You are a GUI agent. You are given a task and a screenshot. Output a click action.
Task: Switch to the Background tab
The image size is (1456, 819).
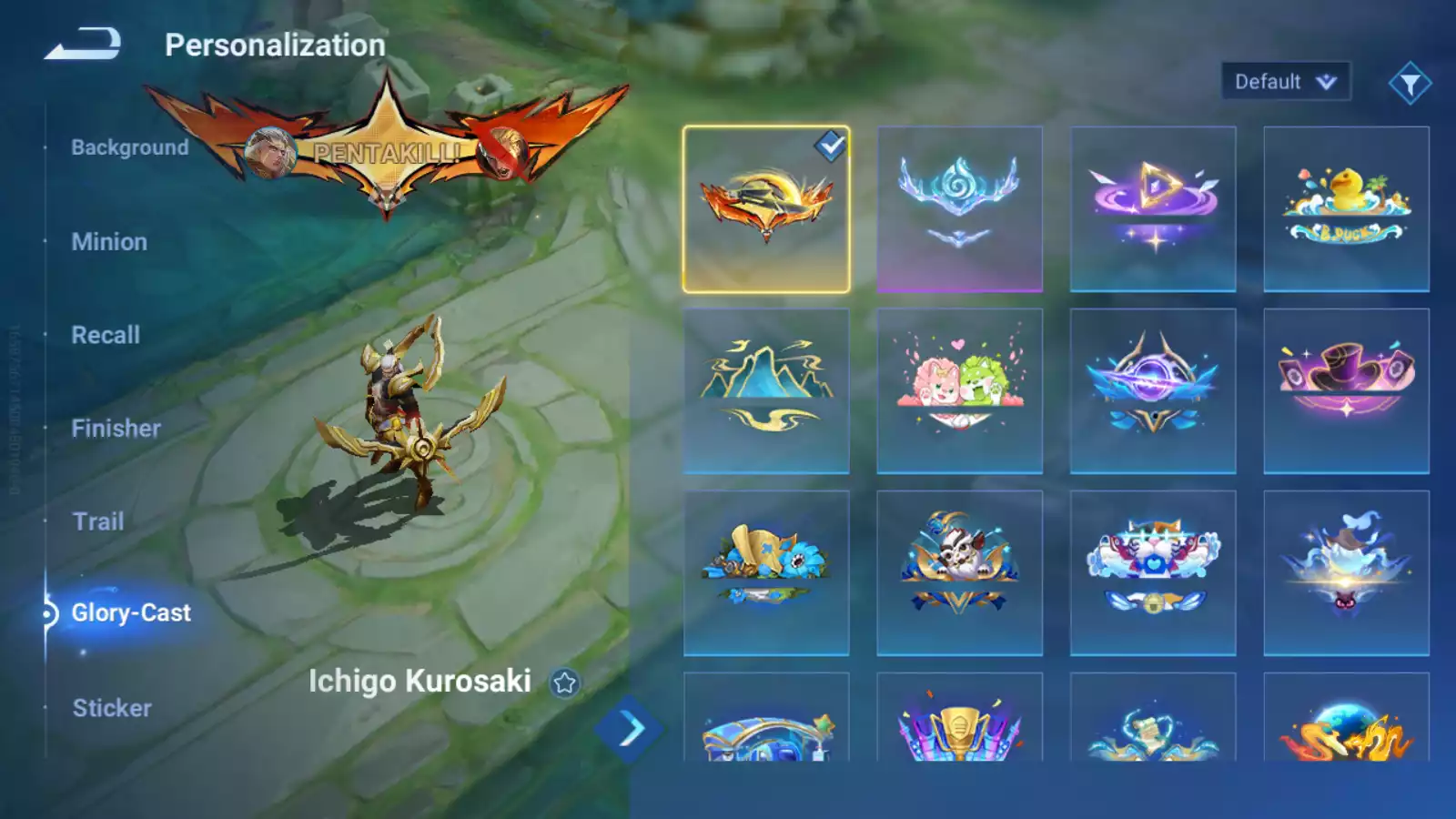(x=129, y=147)
